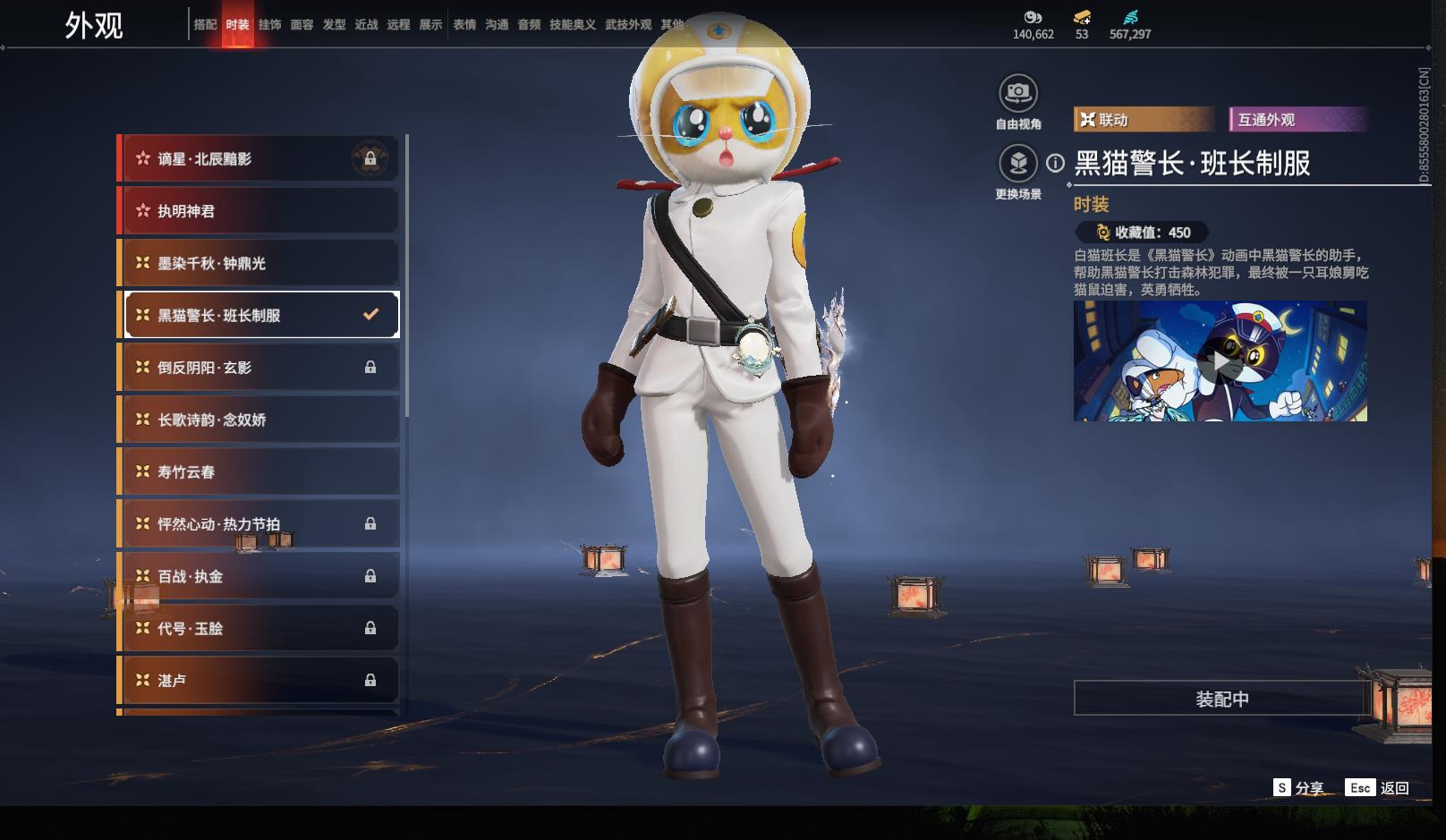Click the 装配中 equip button
This screenshot has height=840, width=1446.
1221,699
